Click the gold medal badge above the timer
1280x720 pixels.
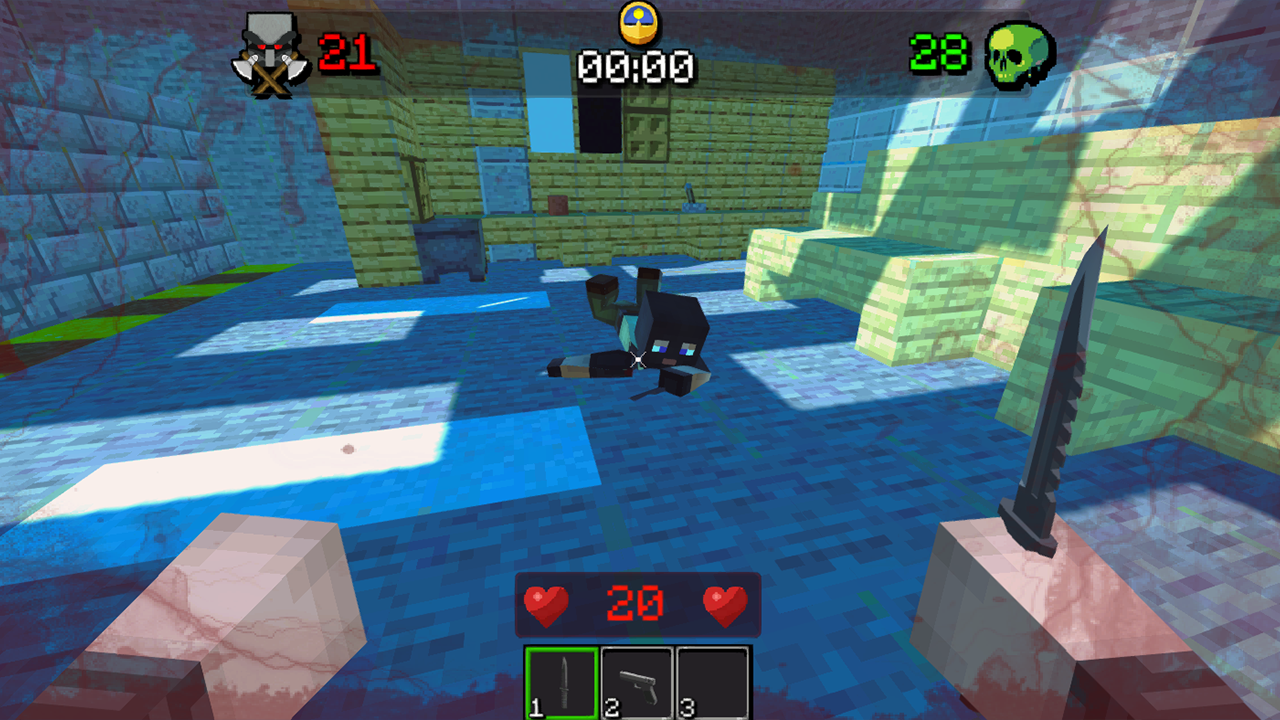tap(637, 22)
